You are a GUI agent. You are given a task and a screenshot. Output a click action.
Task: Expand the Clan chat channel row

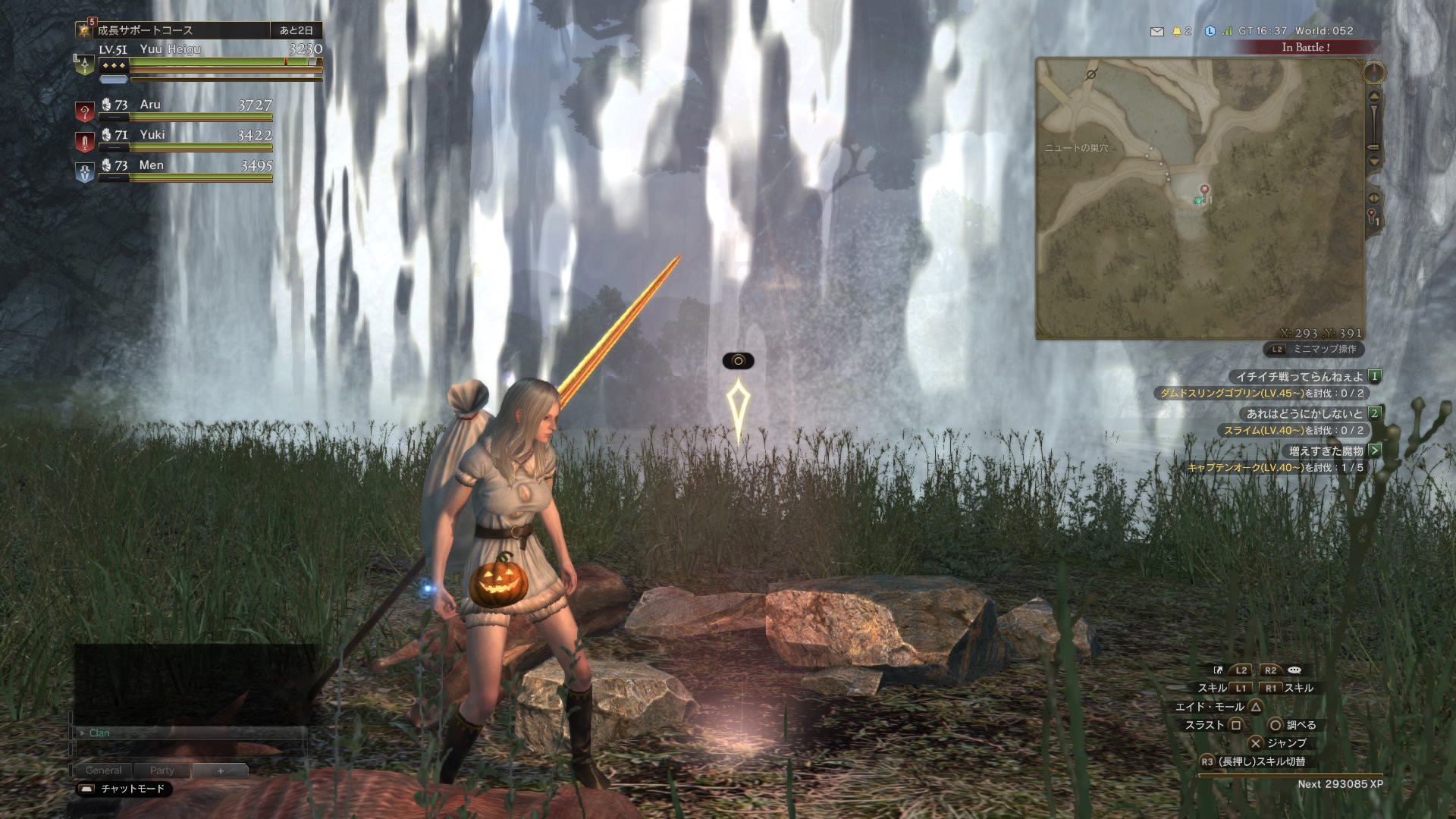pyautogui.click(x=82, y=733)
